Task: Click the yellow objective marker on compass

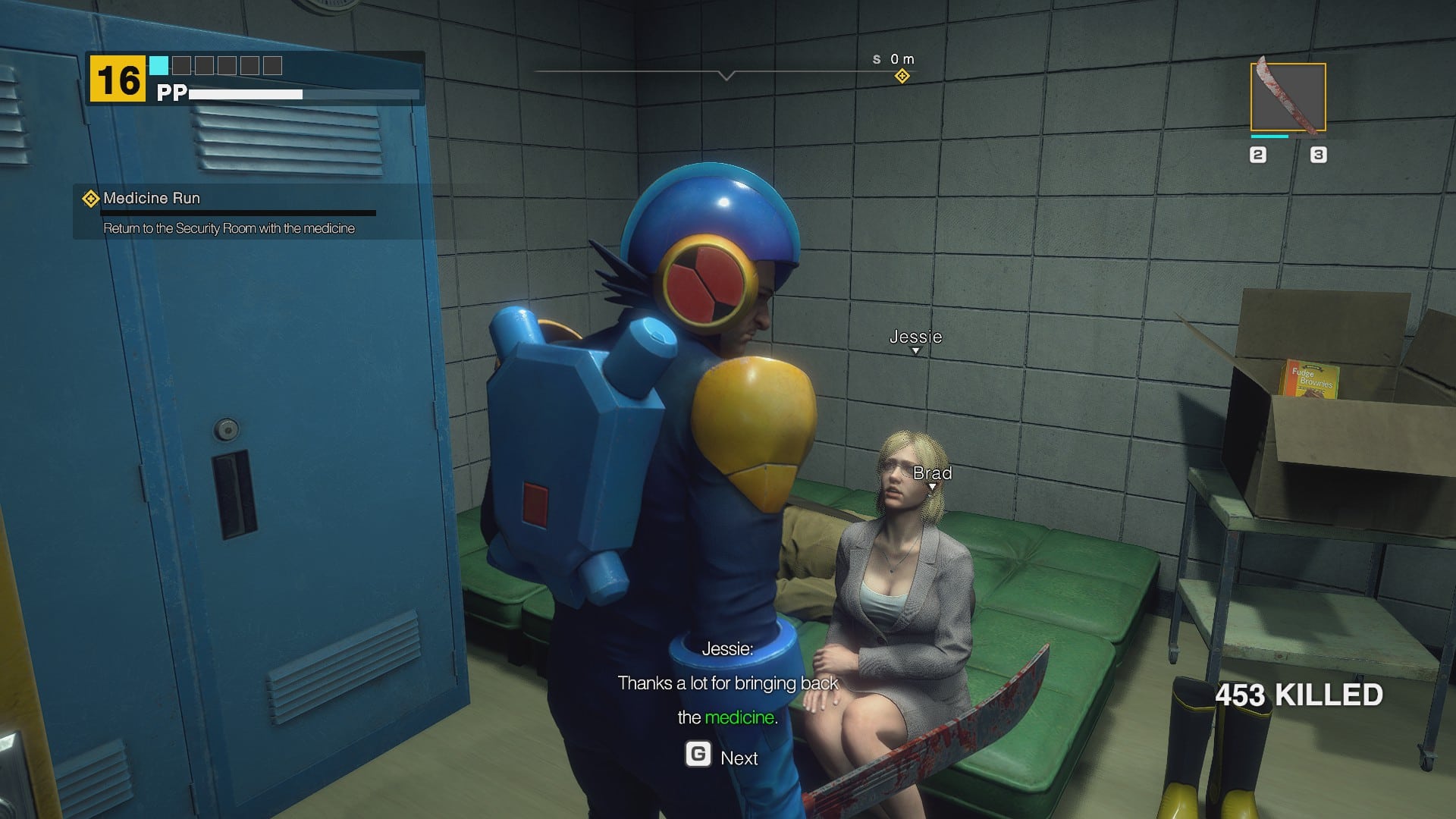Action: point(902,76)
